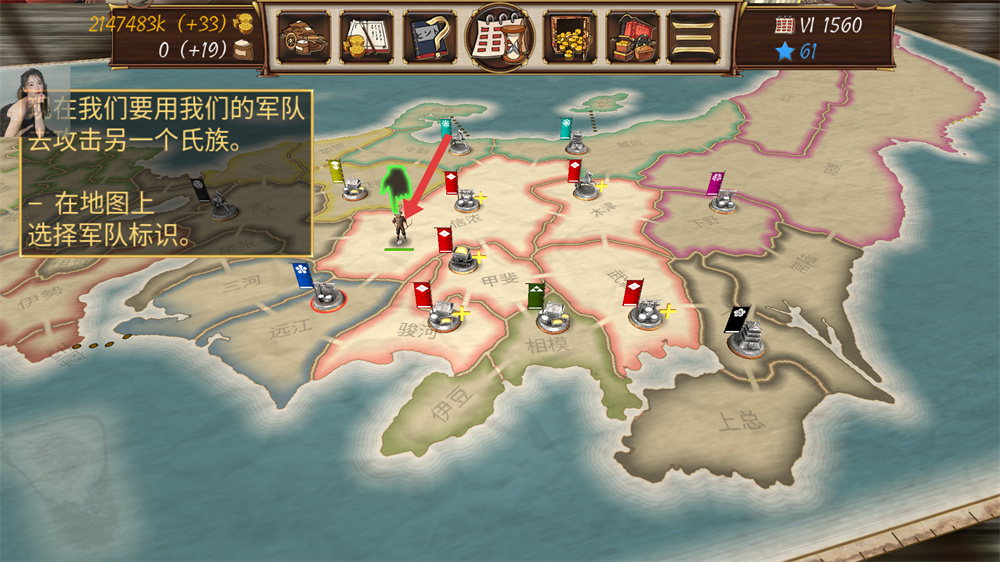
Task: End the turn with the calendar hourglass button
Action: pyautogui.click(x=501, y=37)
